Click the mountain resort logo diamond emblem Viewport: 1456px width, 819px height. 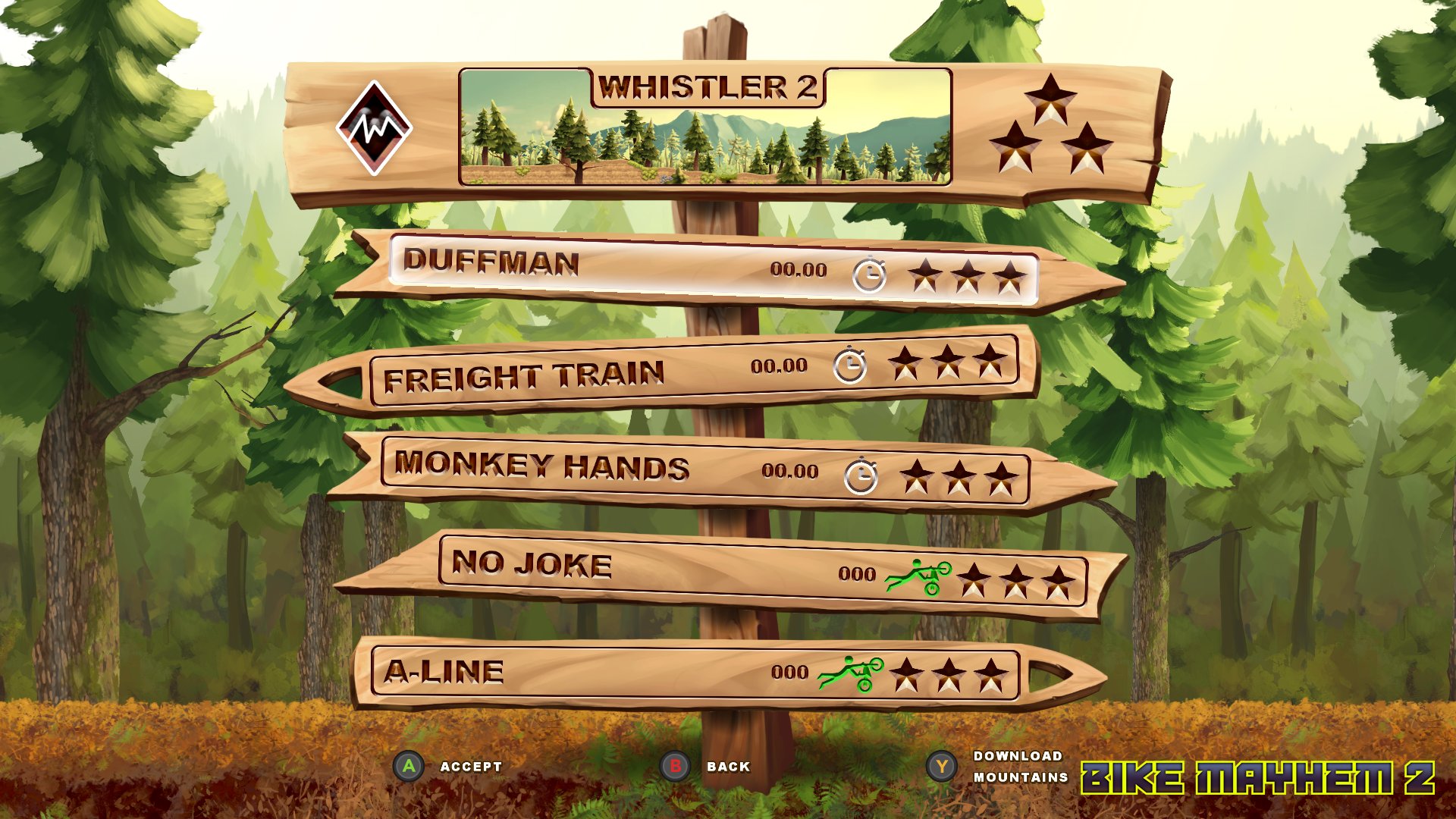tap(376, 125)
